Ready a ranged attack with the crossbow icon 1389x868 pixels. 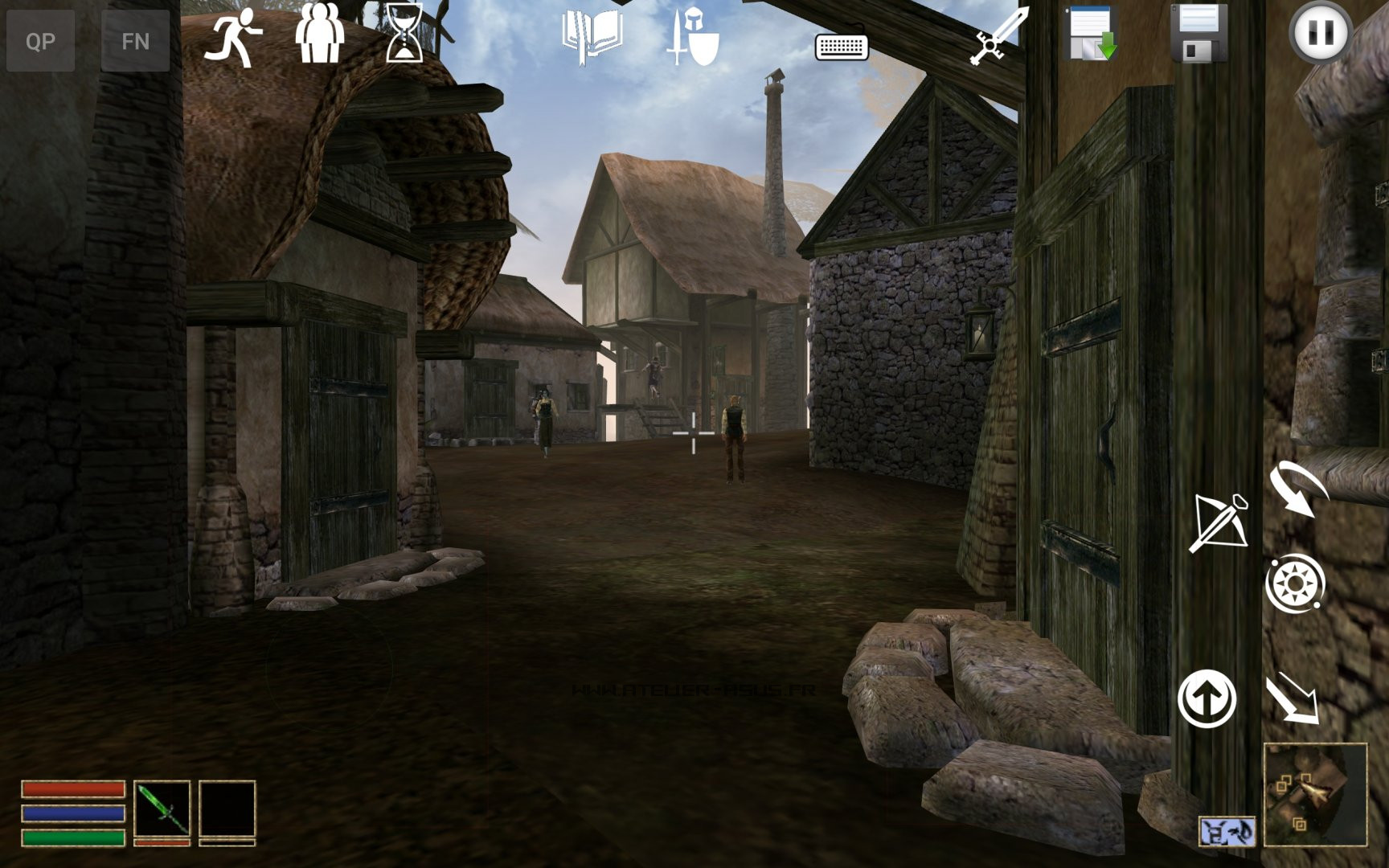pos(1221,522)
